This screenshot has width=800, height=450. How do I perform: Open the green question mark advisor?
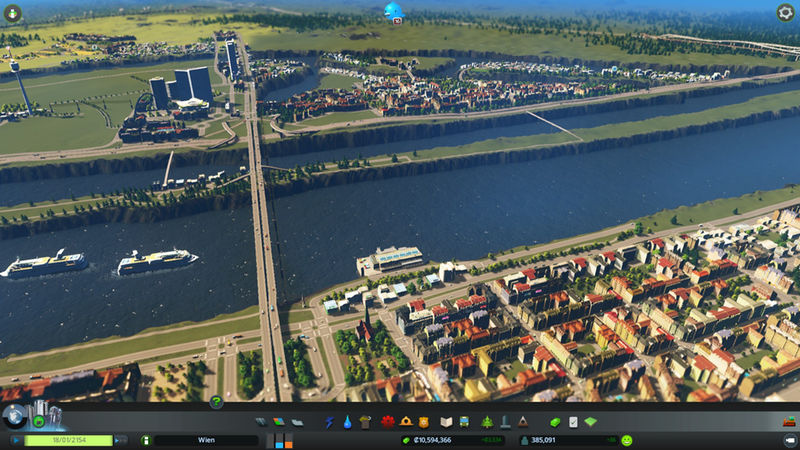216,402
